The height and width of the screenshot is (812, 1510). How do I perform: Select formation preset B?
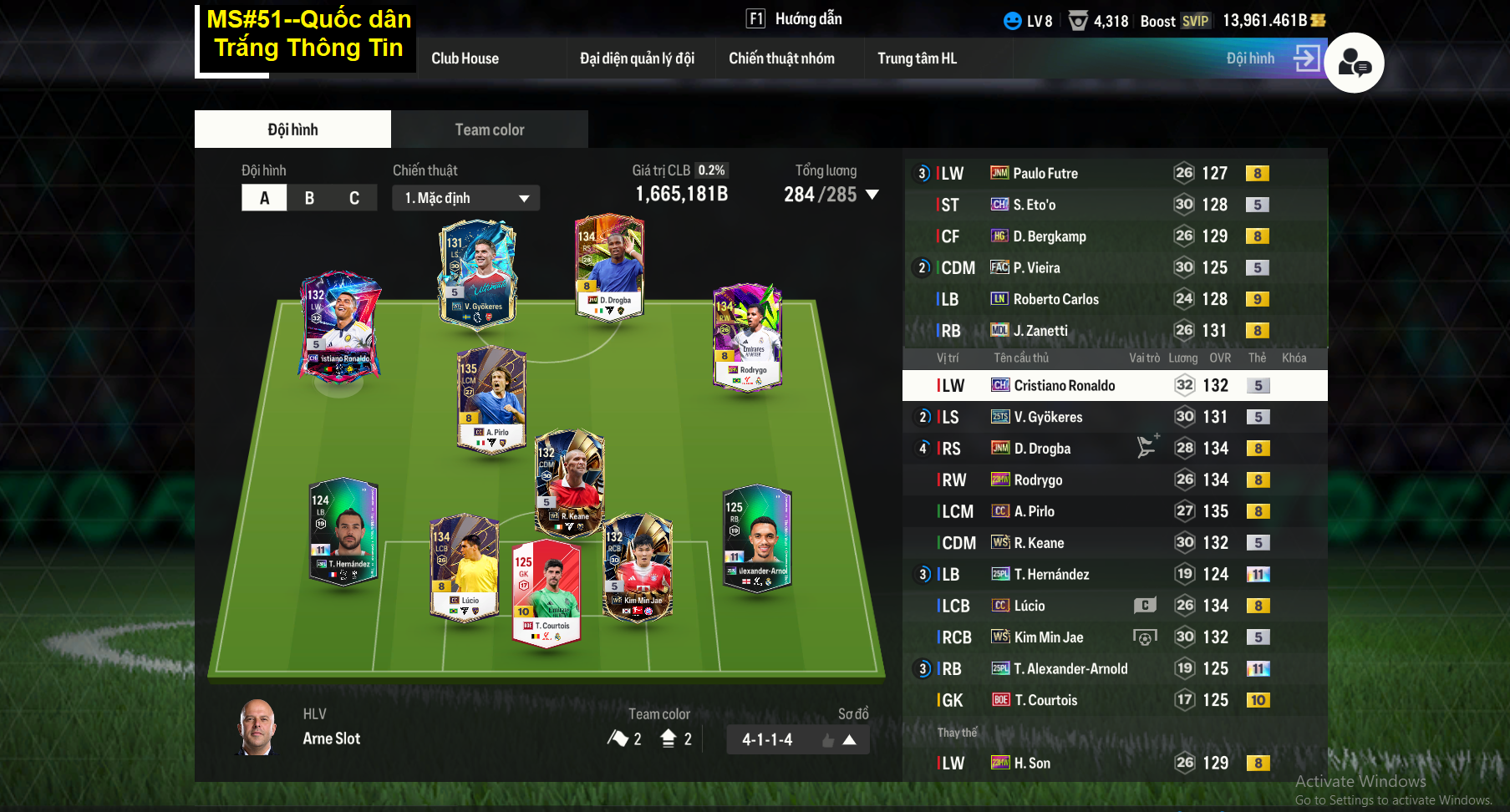(x=309, y=197)
